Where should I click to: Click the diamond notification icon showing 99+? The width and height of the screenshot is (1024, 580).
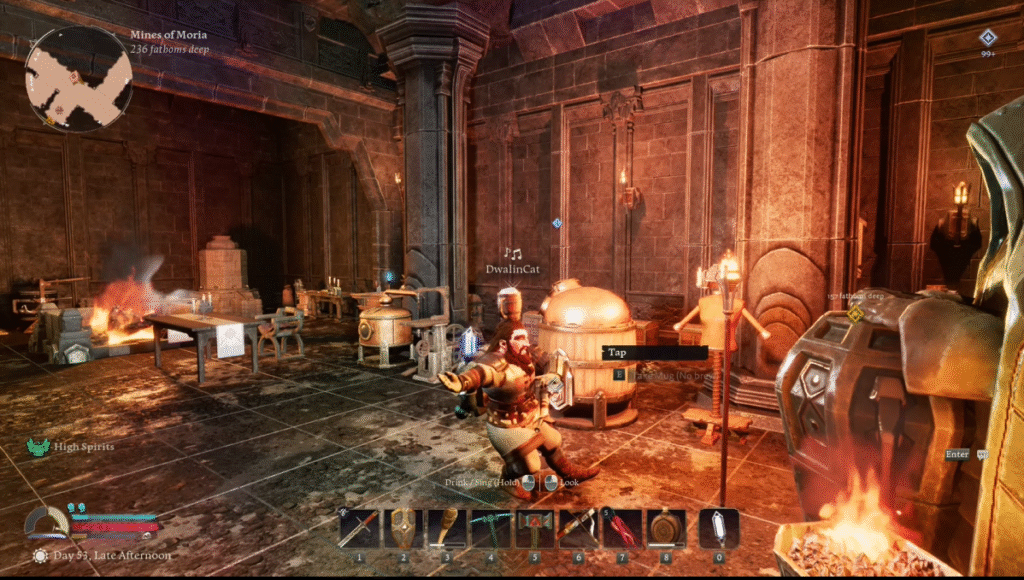[x=987, y=39]
